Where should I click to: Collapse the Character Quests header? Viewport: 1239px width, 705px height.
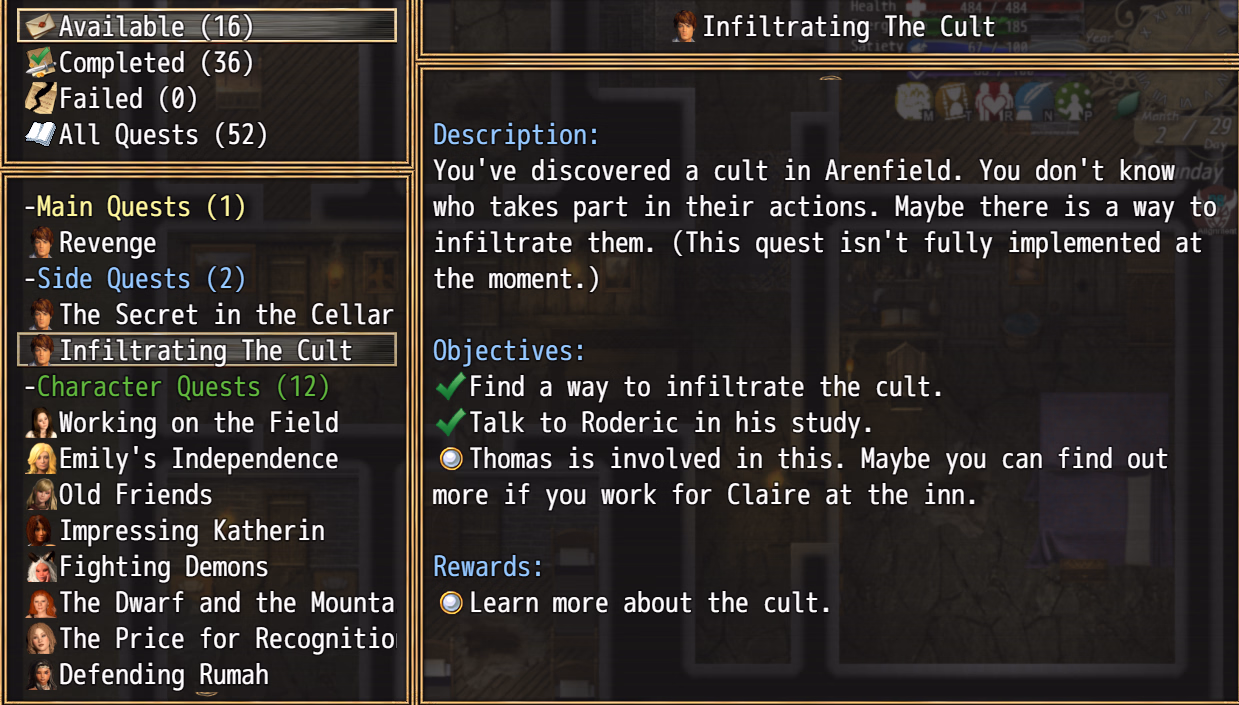click(x=178, y=387)
